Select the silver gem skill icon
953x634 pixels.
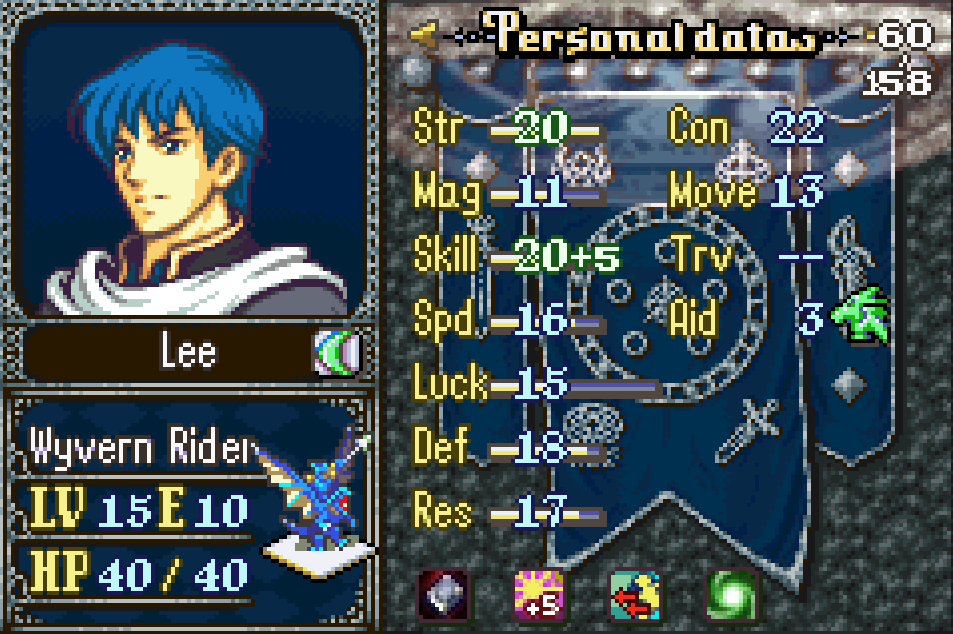pyautogui.click(x=442, y=596)
